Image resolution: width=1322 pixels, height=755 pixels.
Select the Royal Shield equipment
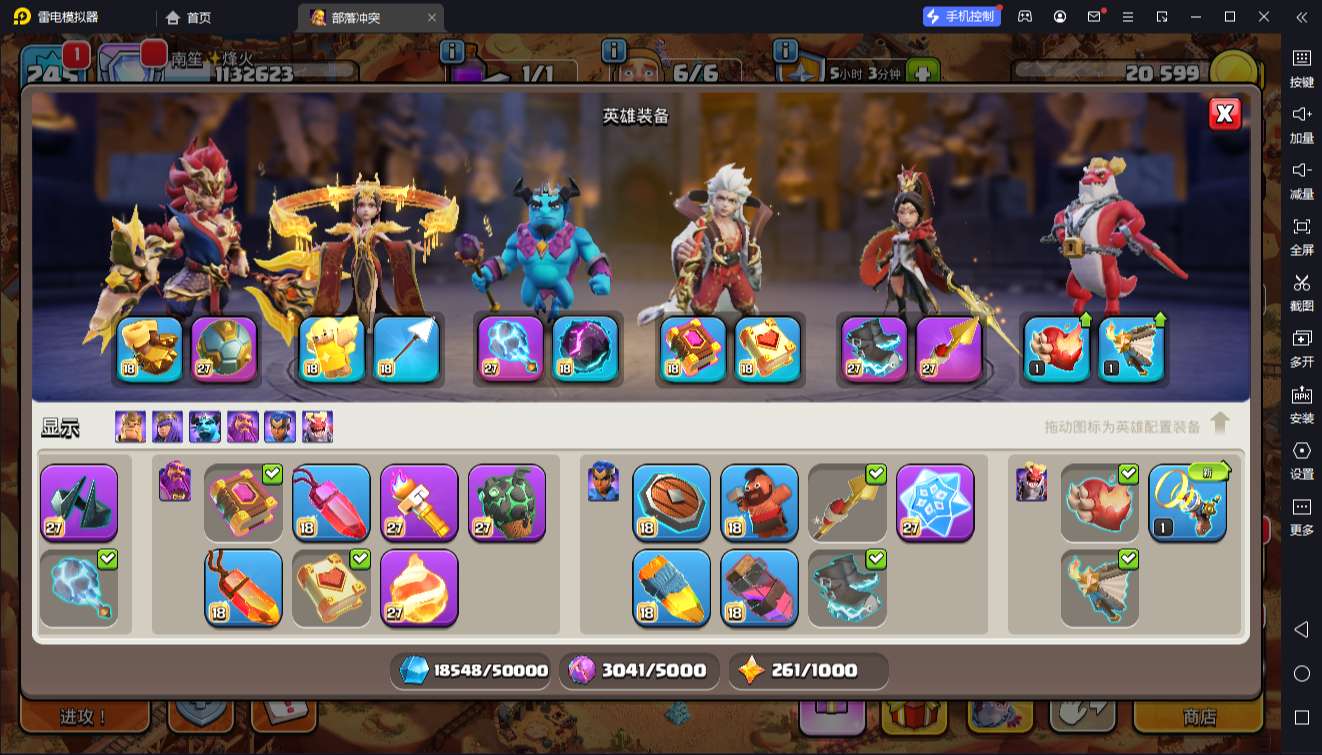click(671, 502)
